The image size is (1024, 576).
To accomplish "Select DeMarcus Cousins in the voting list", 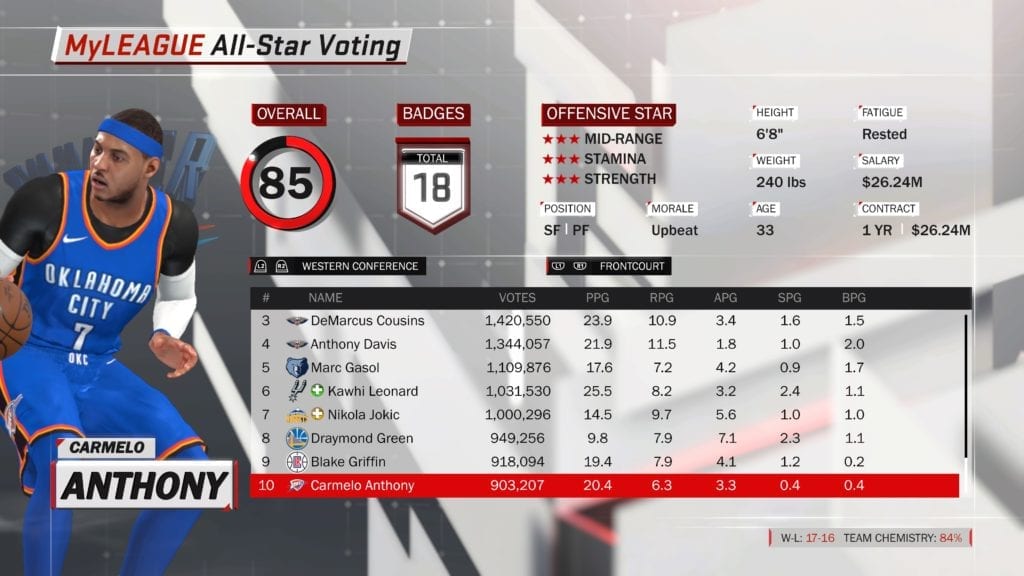I will pyautogui.click(x=367, y=321).
